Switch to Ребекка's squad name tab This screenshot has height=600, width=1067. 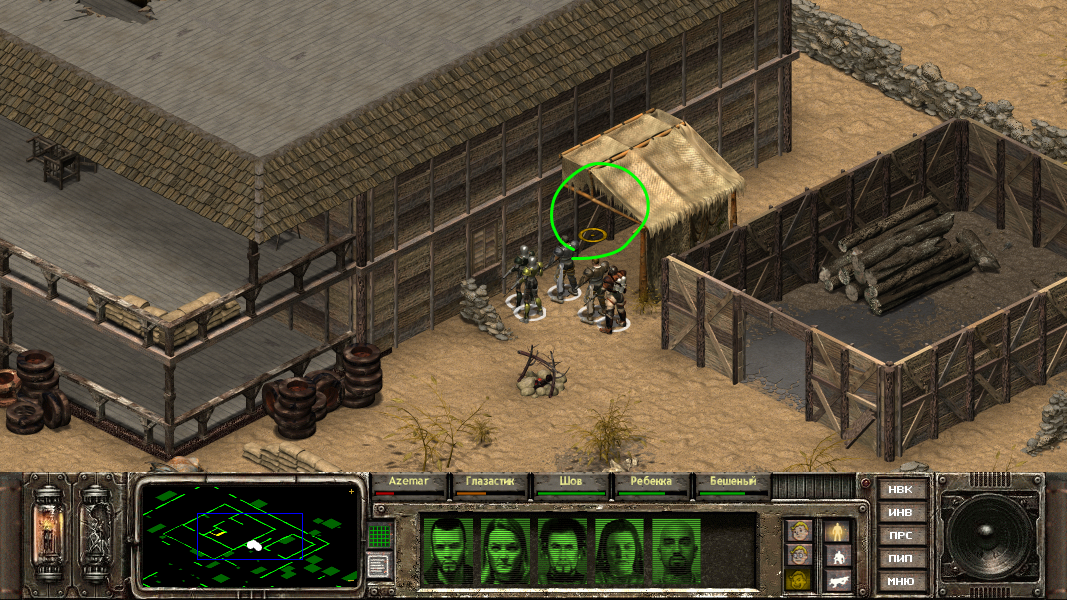pyautogui.click(x=651, y=482)
